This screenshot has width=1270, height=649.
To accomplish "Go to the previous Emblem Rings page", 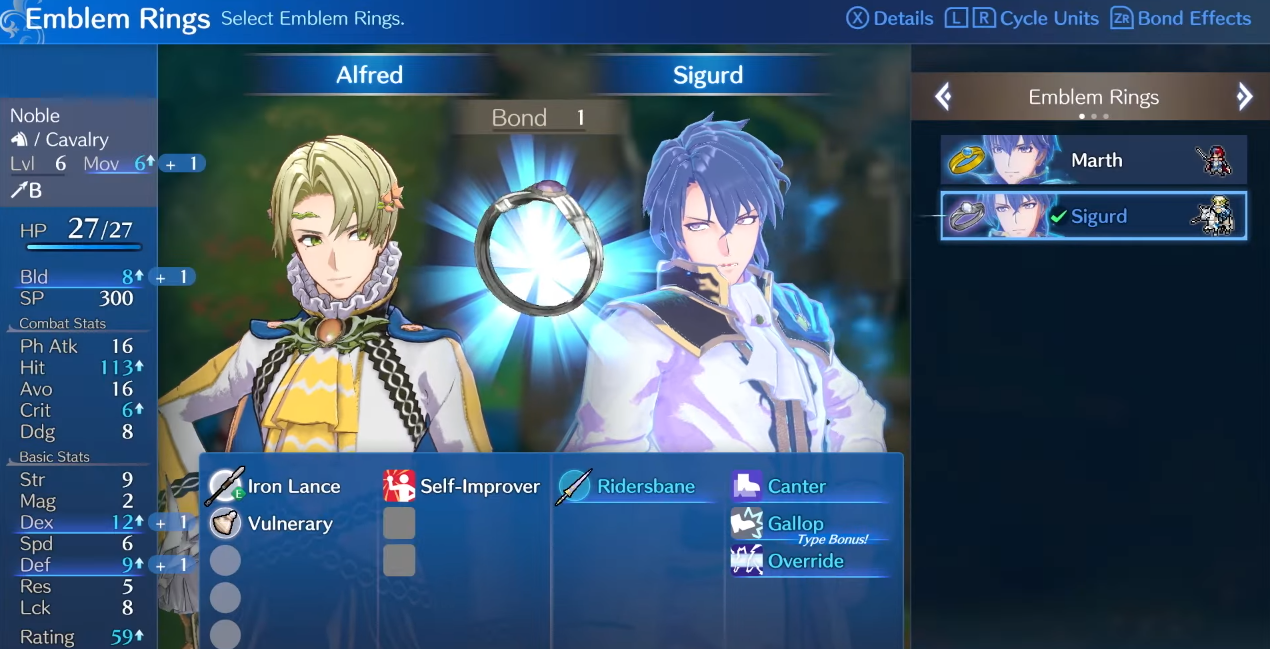I will pos(943,97).
